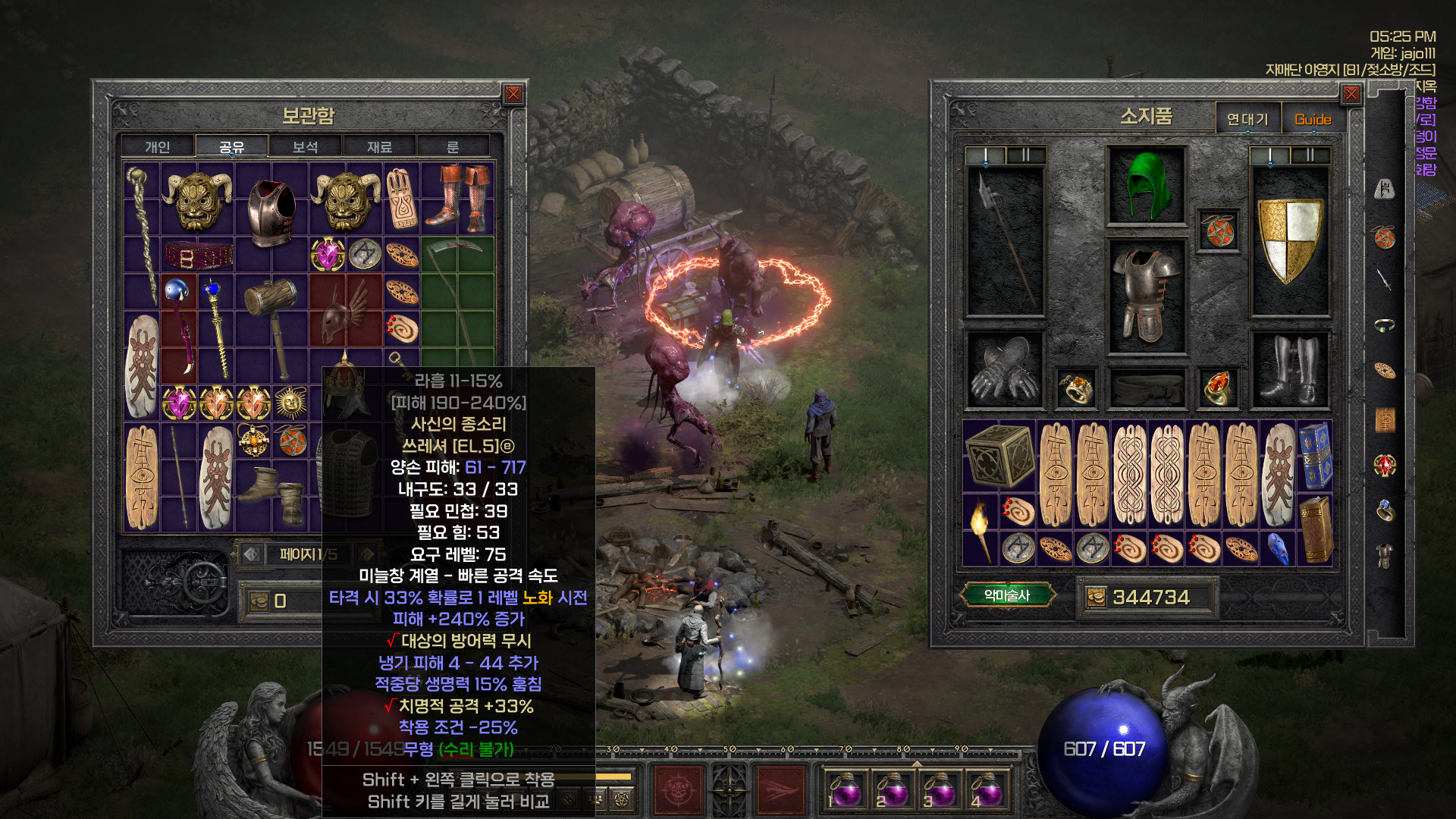Click the 악마술사 class button
1456x819 pixels.
pyautogui.click(x=1007, y=595)
